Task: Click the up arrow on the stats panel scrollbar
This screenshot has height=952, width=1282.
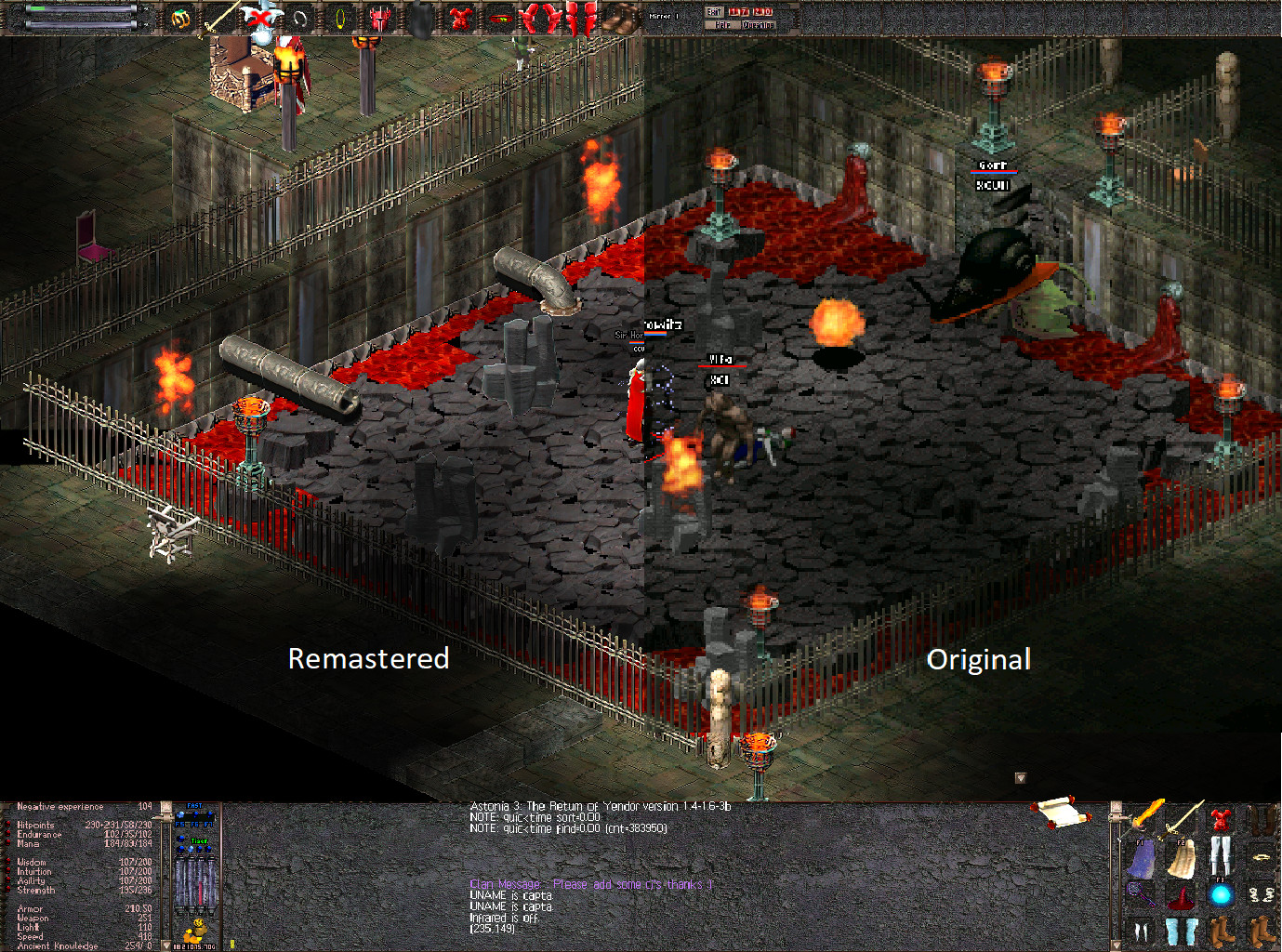Action: 165,807
